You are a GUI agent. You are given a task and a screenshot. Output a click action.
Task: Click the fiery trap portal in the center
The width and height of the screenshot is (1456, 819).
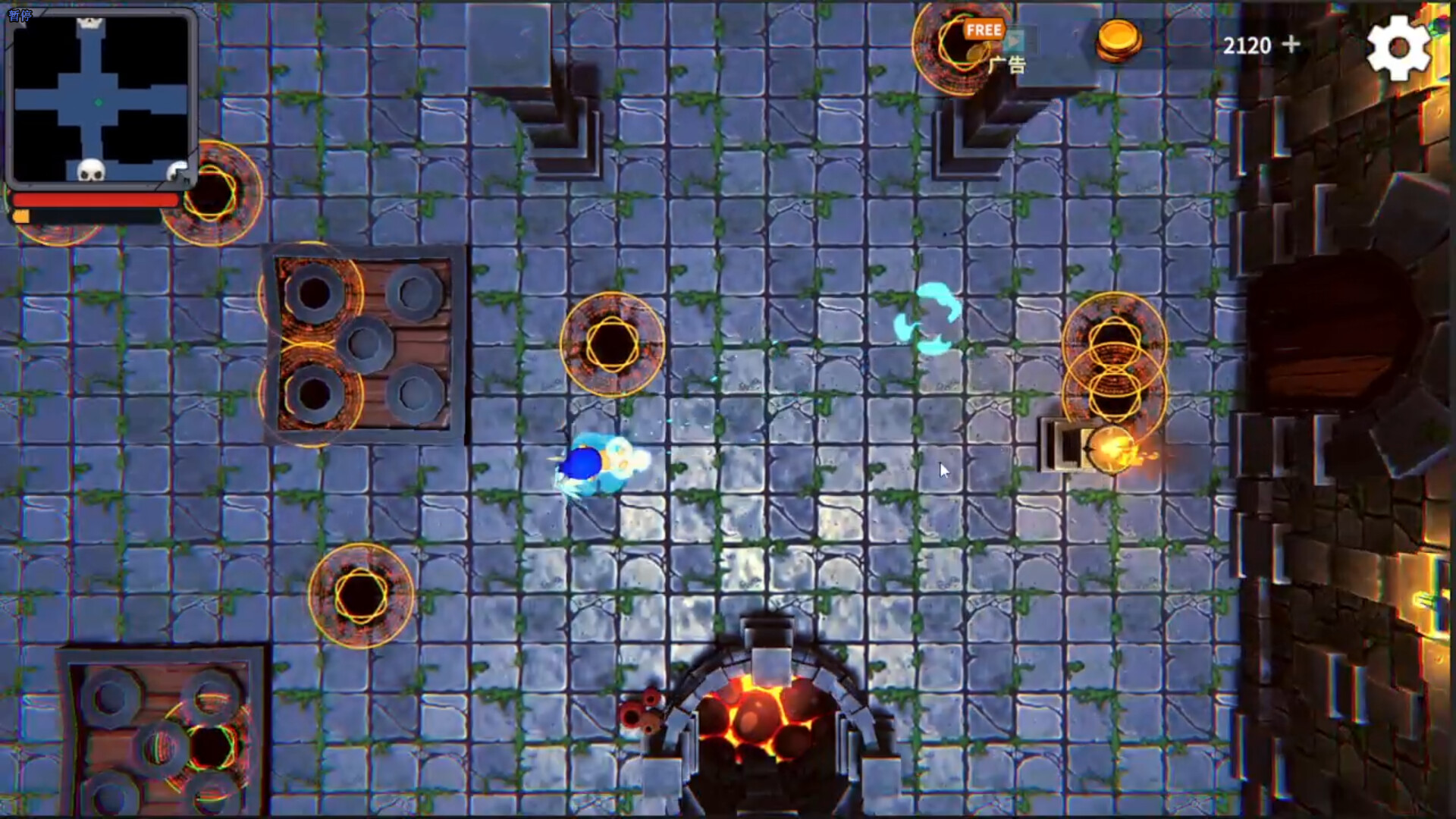pyautogui.click(x=614, y=343)
